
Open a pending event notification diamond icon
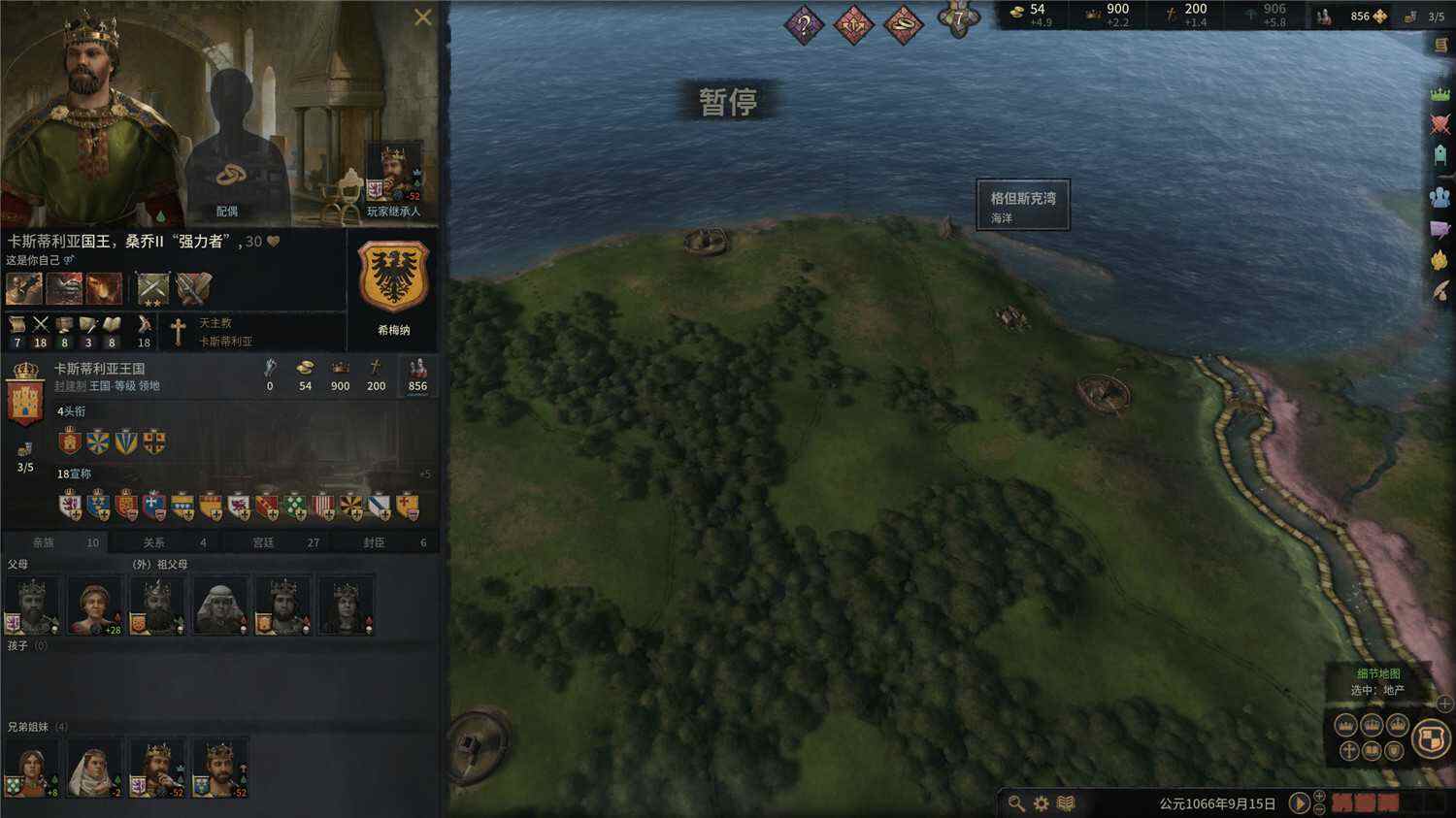point(804,23)
